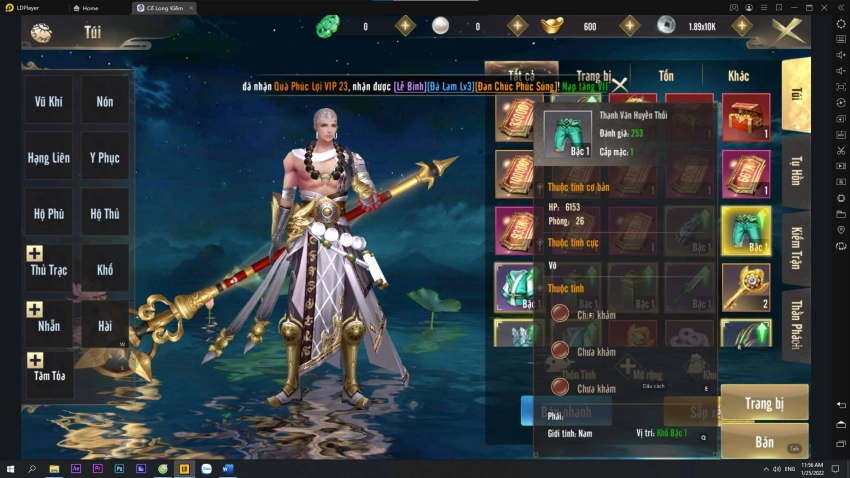Open the Khác category tab
Image resolution: width=850 pixels, height=478 pixels.
[738, 76]
